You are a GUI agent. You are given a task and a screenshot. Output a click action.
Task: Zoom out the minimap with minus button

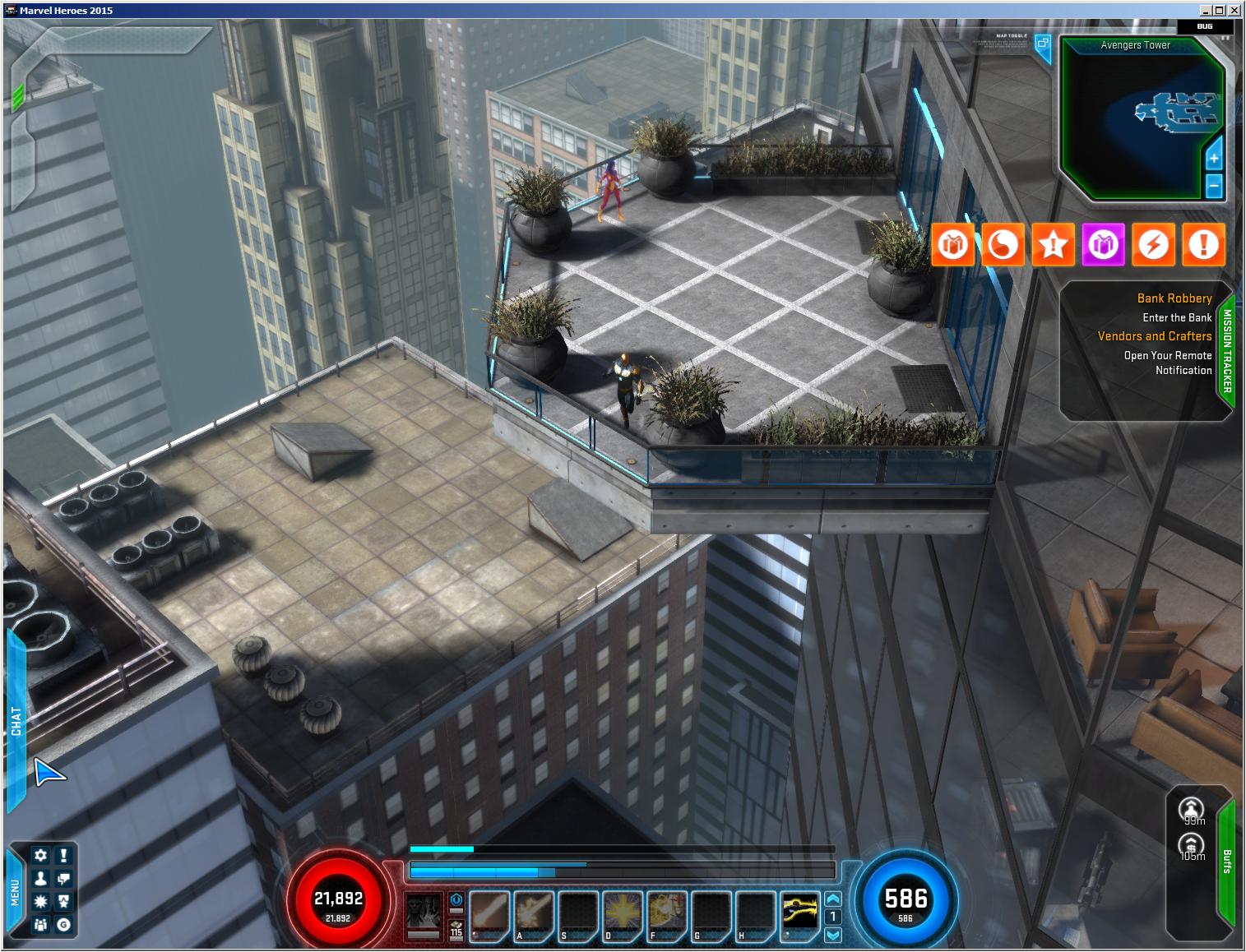click(x=1214, y=186)
